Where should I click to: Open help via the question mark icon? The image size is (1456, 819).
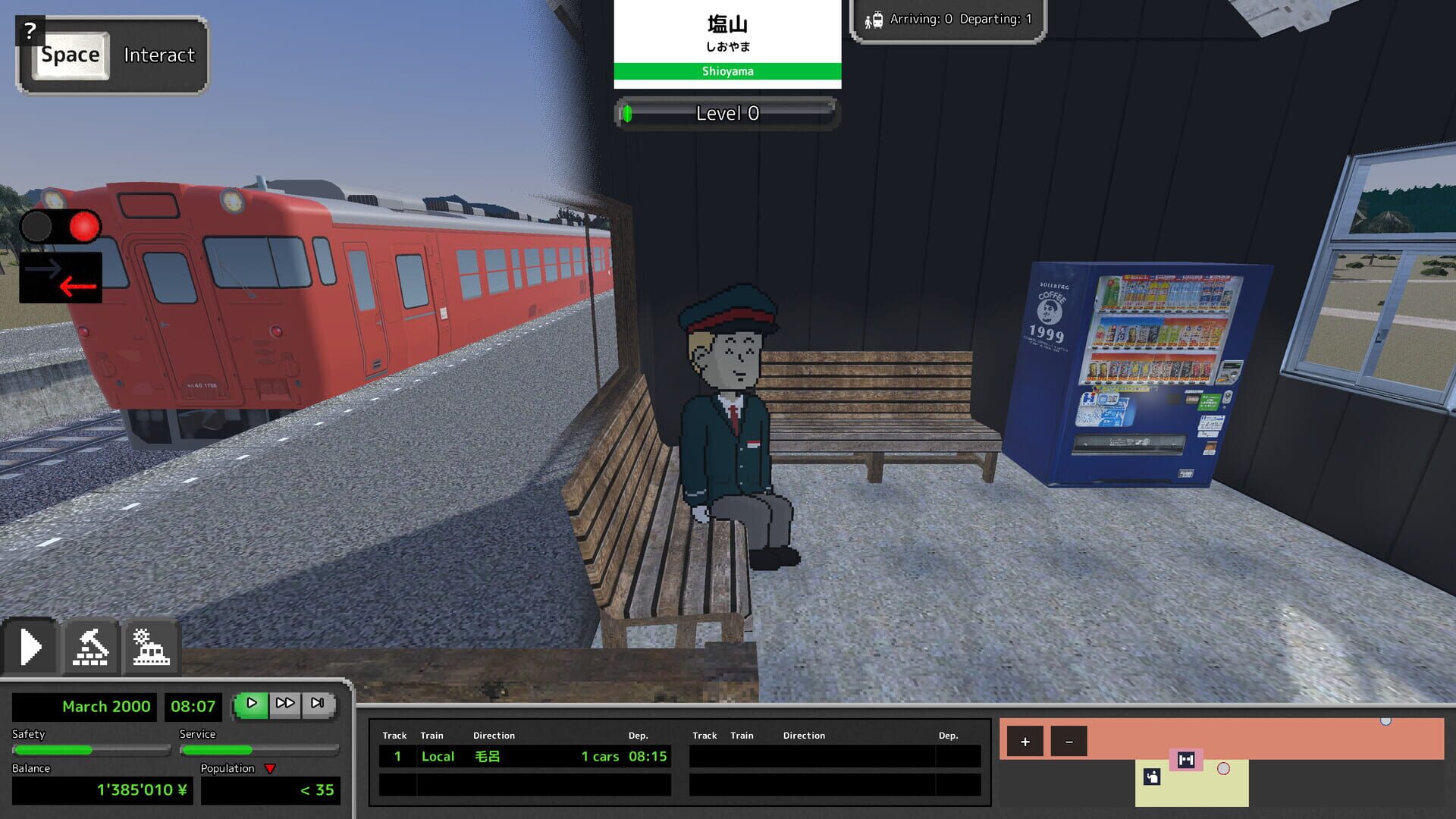point(30,30)
